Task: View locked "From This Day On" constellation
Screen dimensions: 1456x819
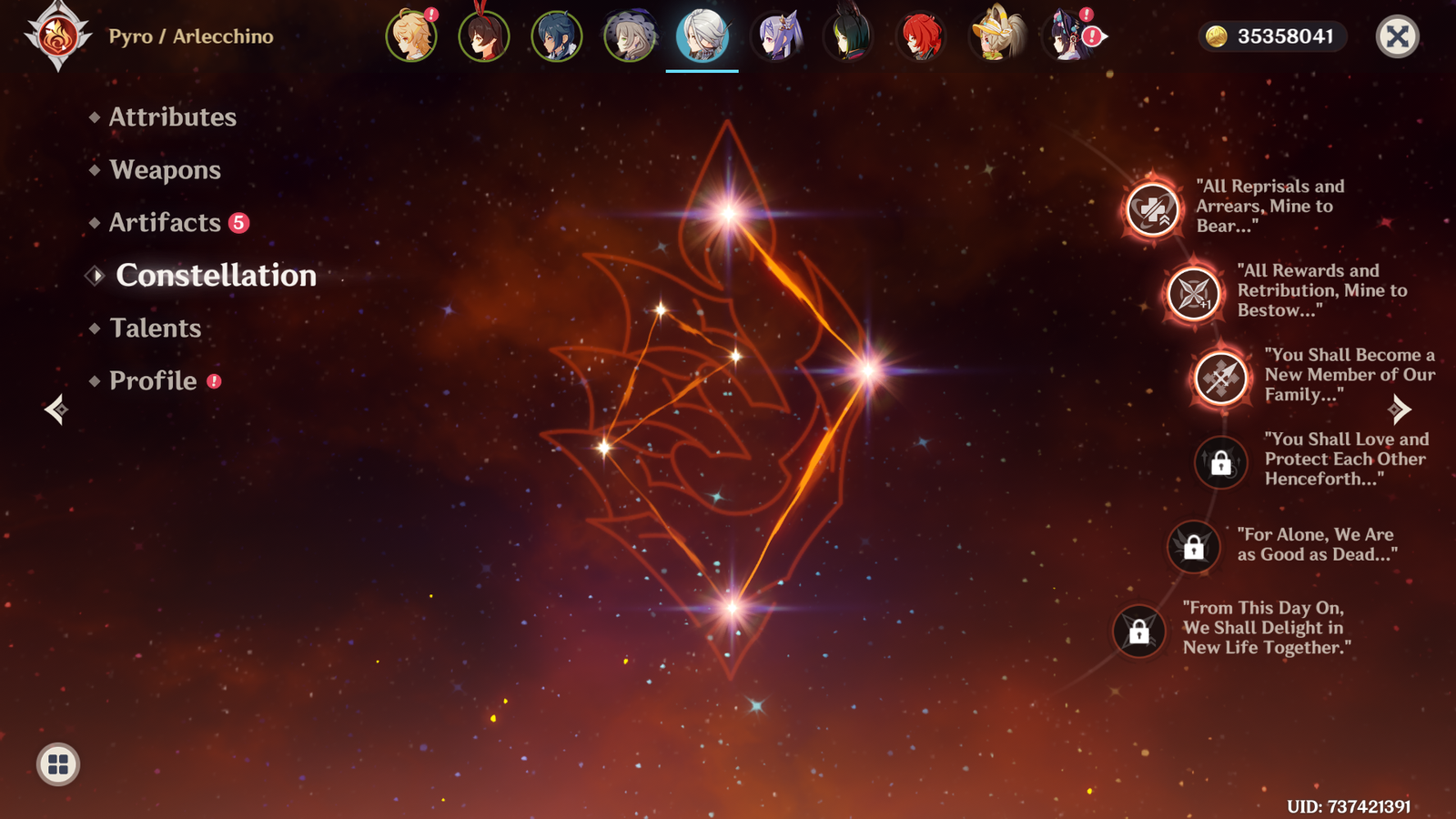Action: (1138, 631)
